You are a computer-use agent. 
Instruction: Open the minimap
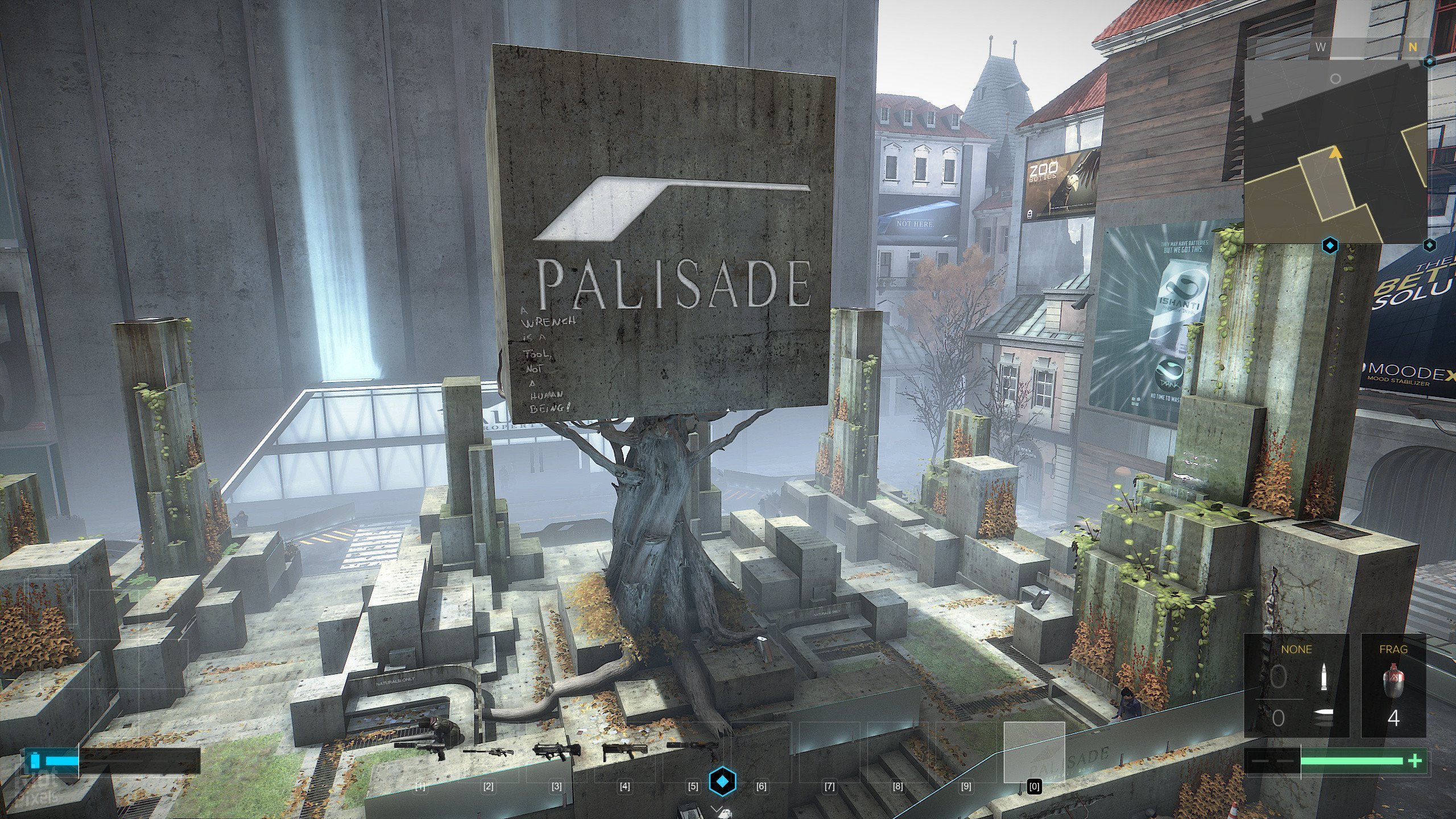(1335, 151)
